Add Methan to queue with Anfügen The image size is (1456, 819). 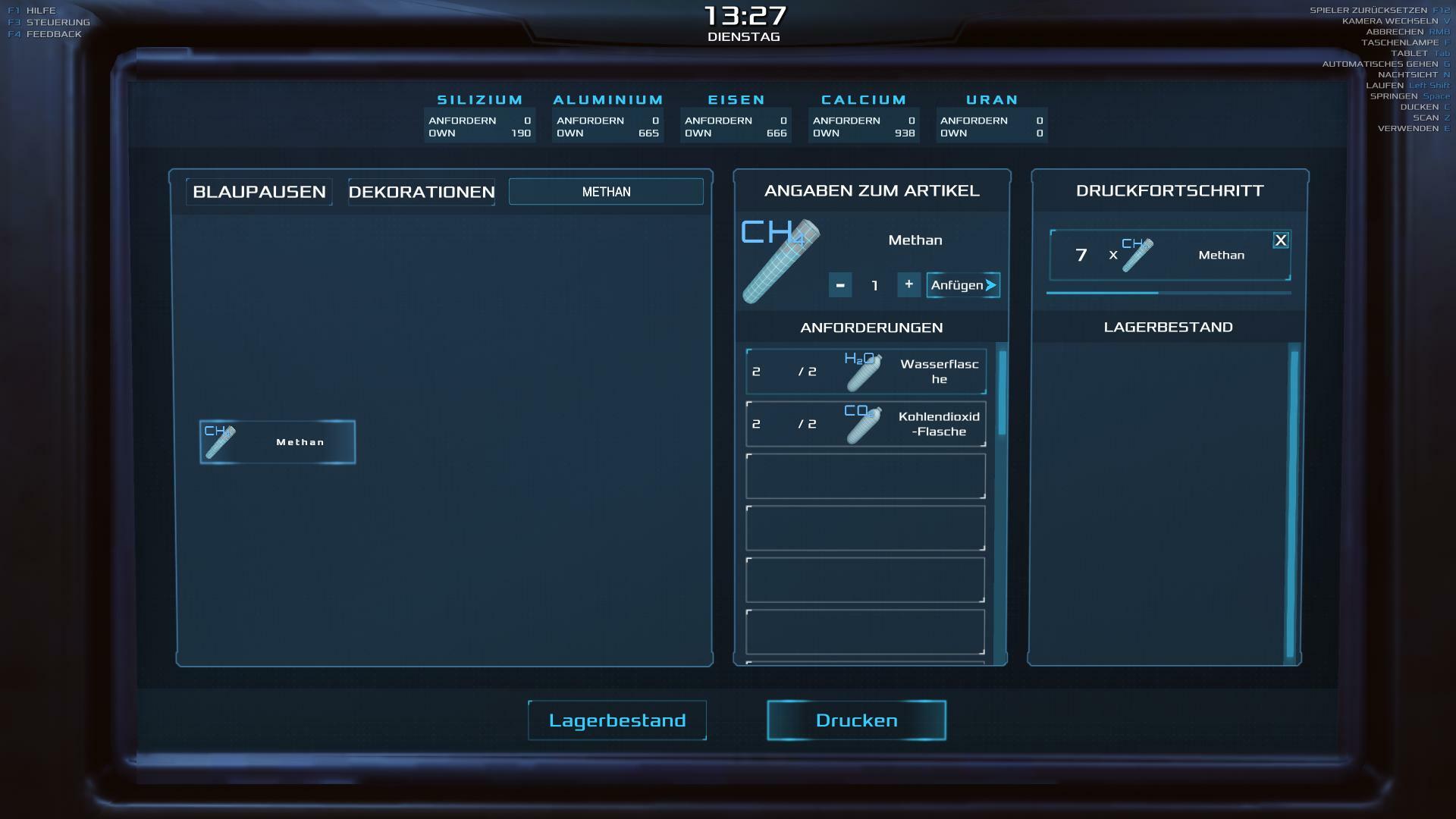[x=963, y=285]
